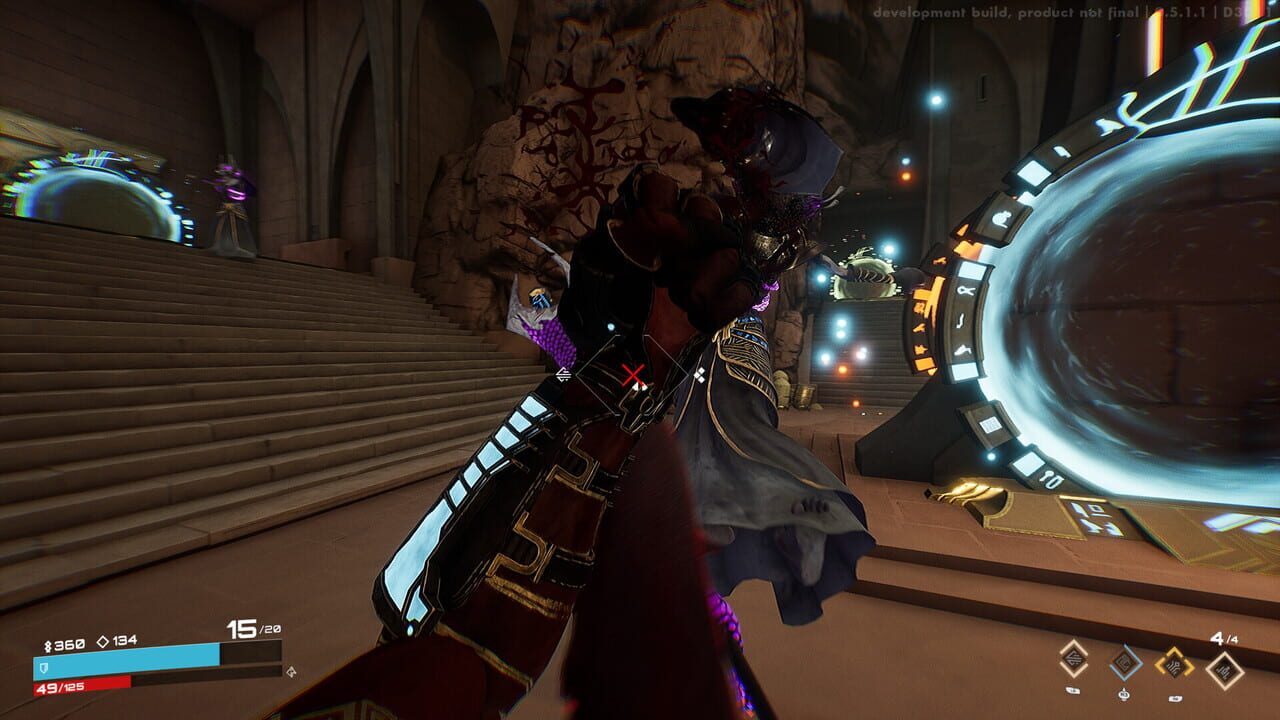Click the red X crosshair marker
Screen dimensions: 1280x720
(x=634, y=377)
